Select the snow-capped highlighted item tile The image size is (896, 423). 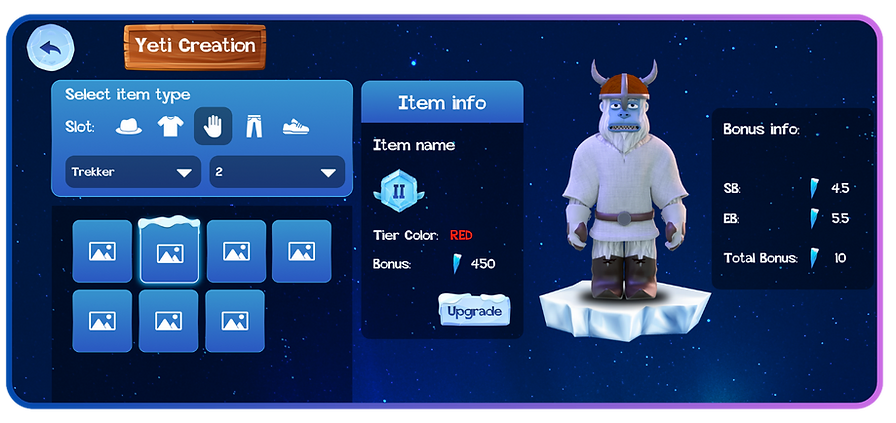pyautogui.click(x=169, y=251)
